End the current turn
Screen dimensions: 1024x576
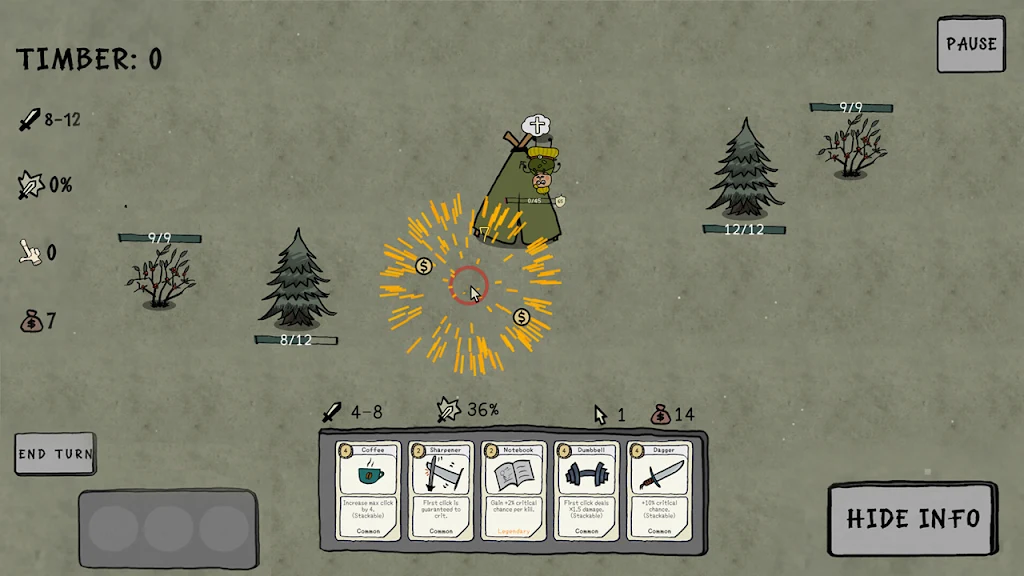[55, 453]
